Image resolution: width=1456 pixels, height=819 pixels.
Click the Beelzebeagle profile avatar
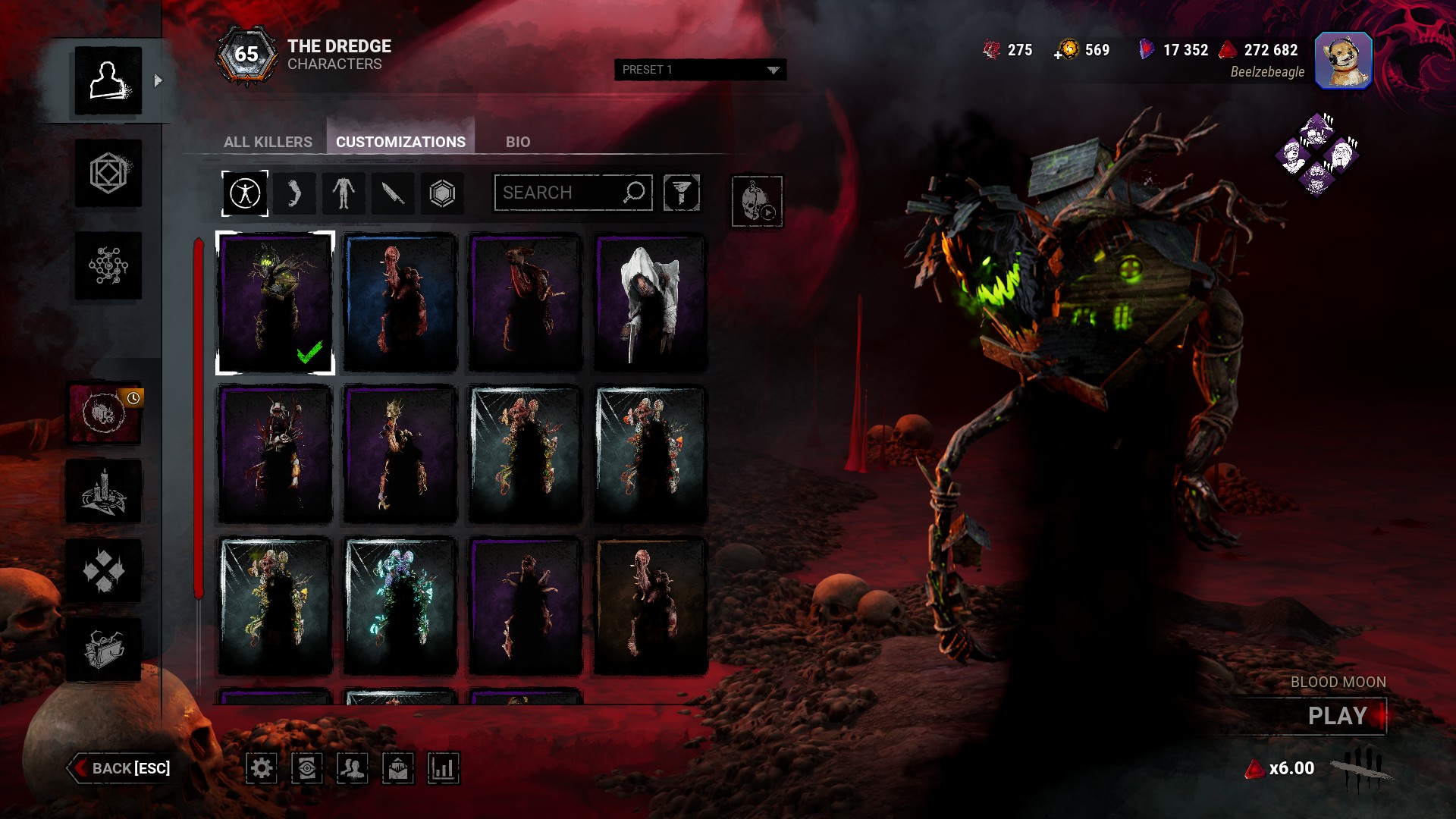click(x=1343, y=61)
